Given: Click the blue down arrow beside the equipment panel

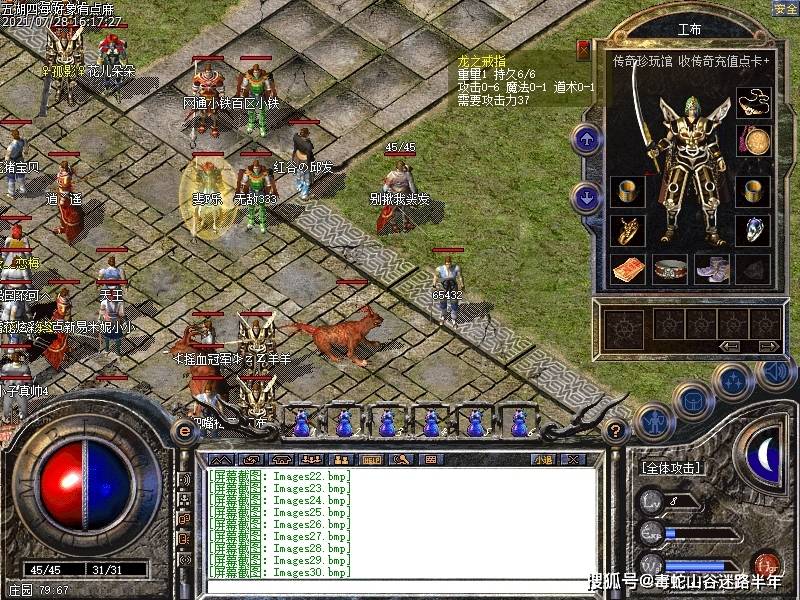Looking at the screenshot, I should pos(587,197).
